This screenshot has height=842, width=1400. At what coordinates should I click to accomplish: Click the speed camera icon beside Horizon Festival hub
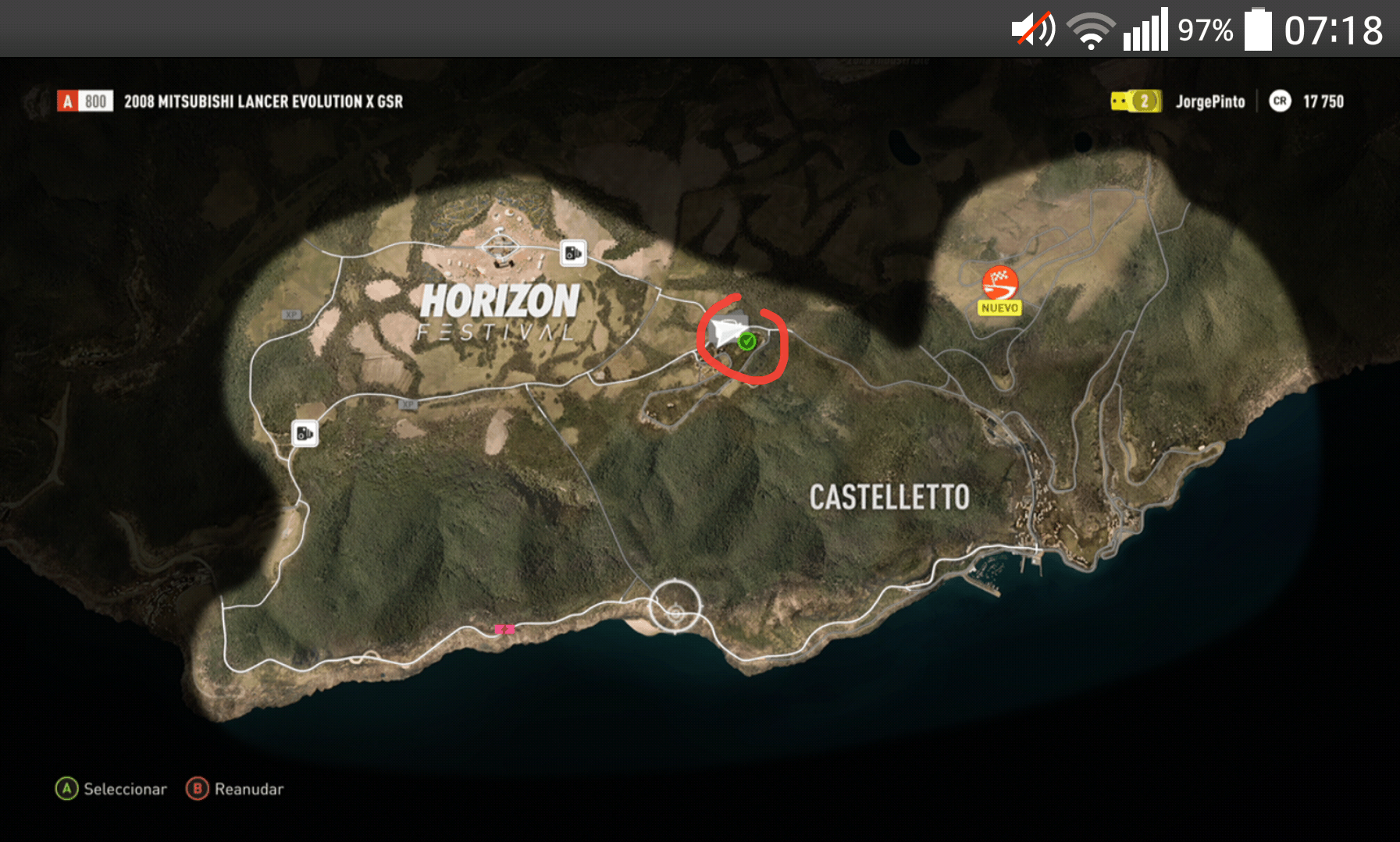click(573, 253)
